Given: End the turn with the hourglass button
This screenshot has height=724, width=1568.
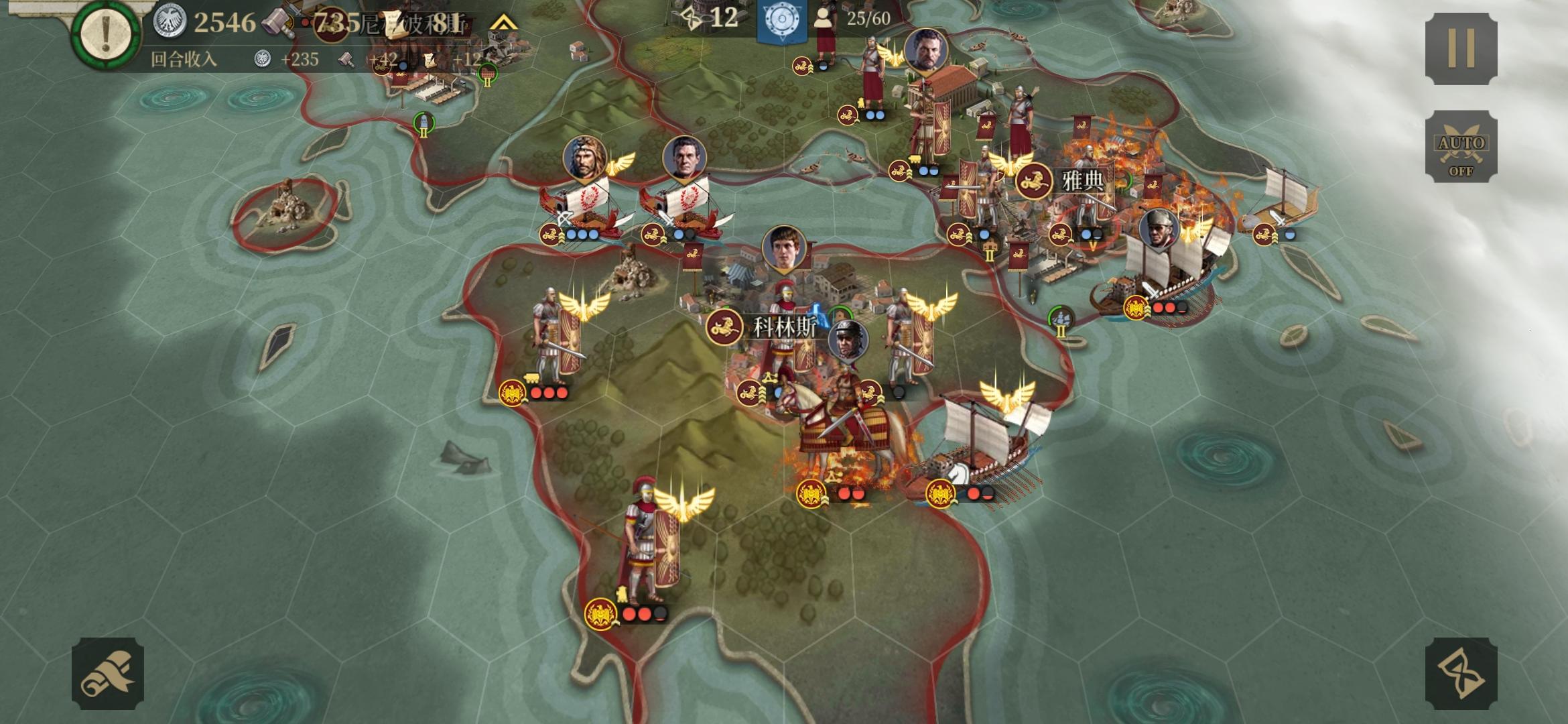Looking at the screenshot, I should [x=1461, y=673].
